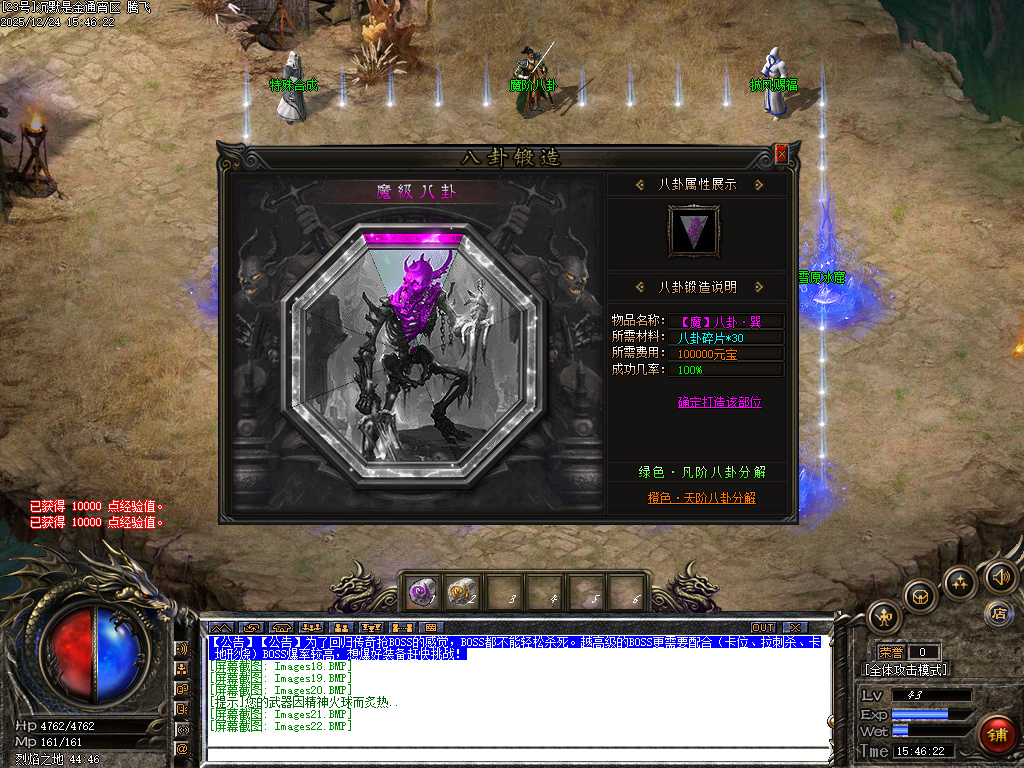The width and height of the screenshot is (1024, 768).
Task: Confirm forging via 确定打造该部位
Action: click(x=719, y=402)
